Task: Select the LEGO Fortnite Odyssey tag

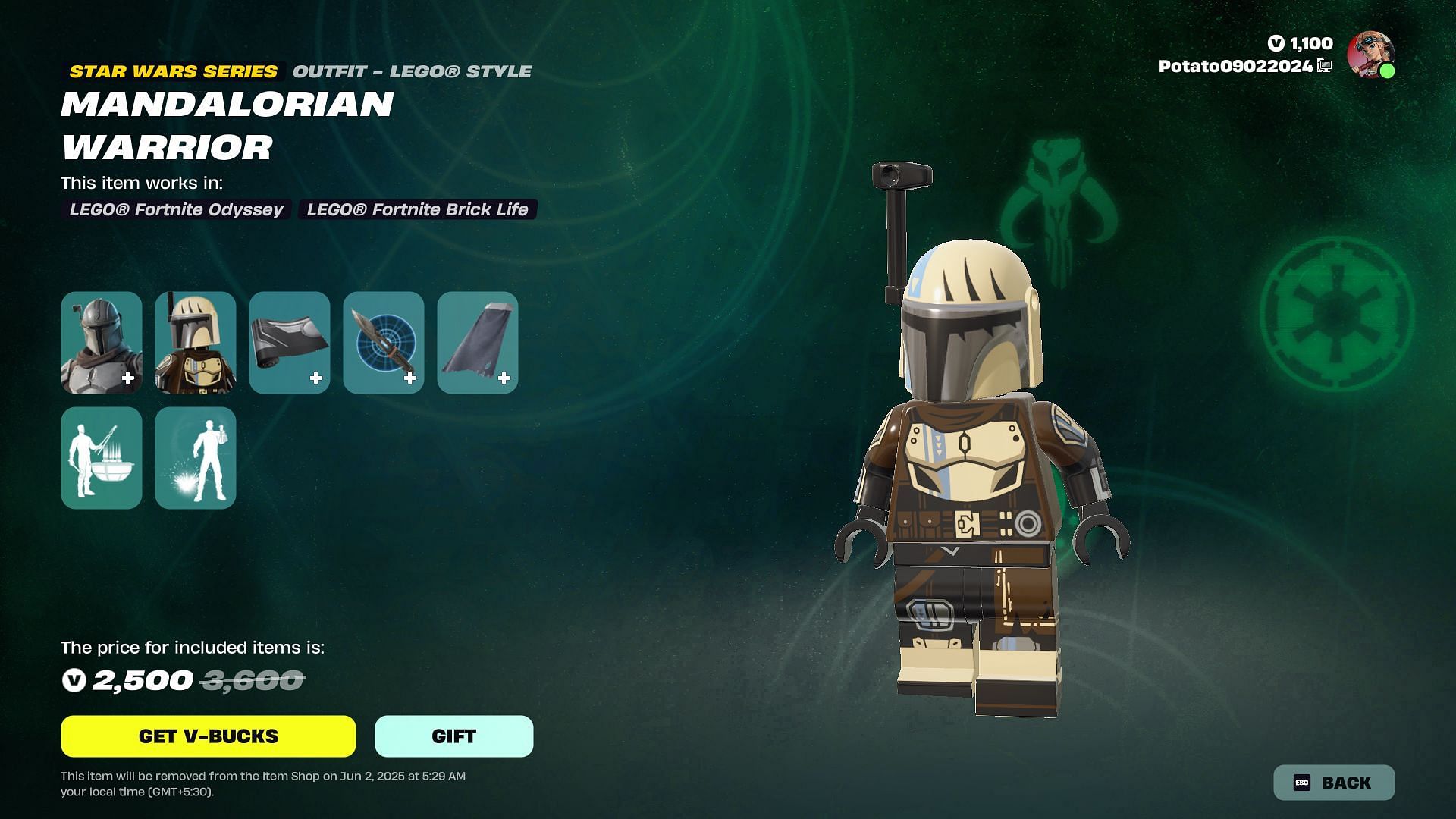Action: click(x=176, y=209)
